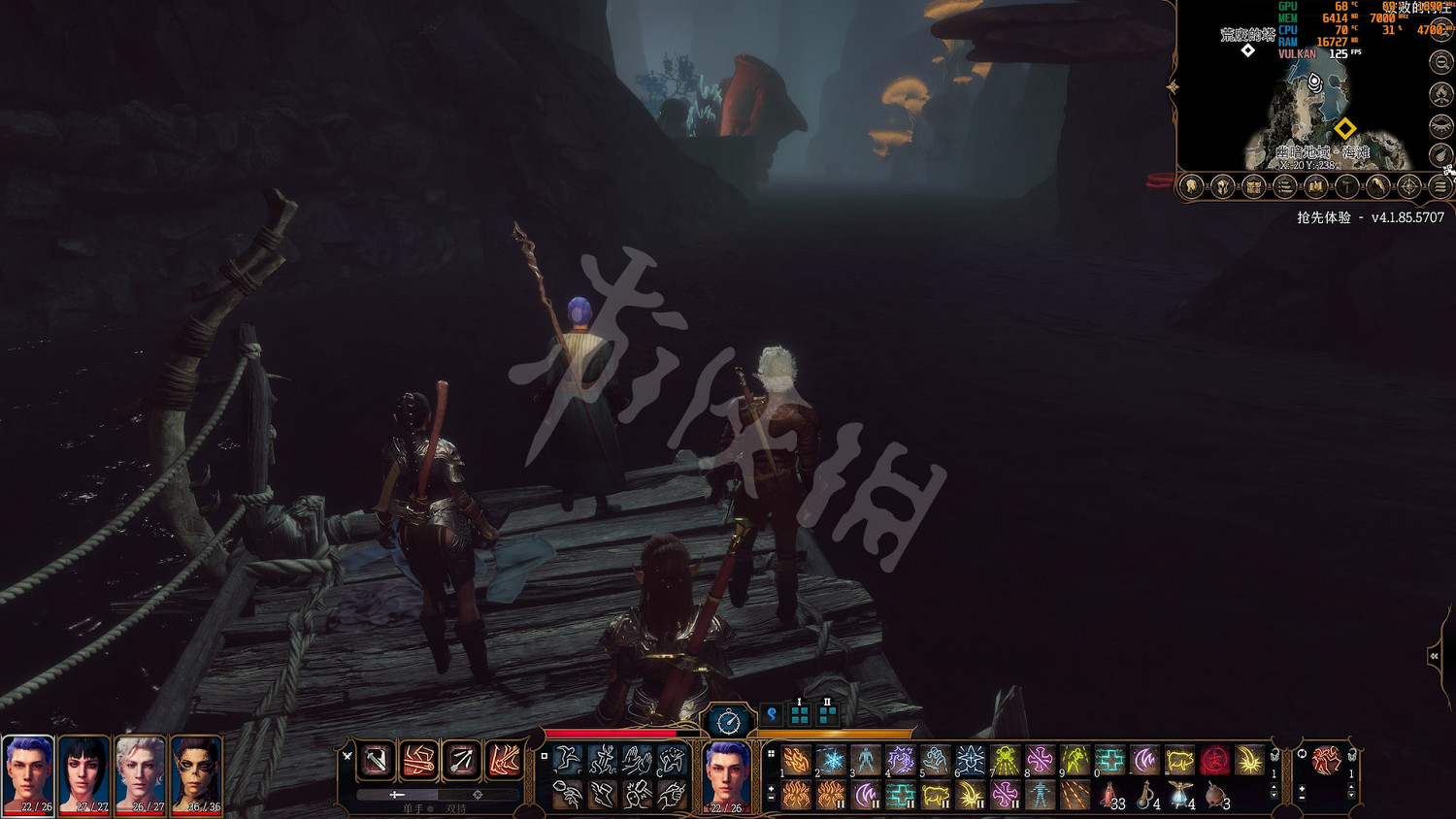Viewport: 1456px width, 819px height.
Task: Switch to hotbar tab I
Action: 800,712
